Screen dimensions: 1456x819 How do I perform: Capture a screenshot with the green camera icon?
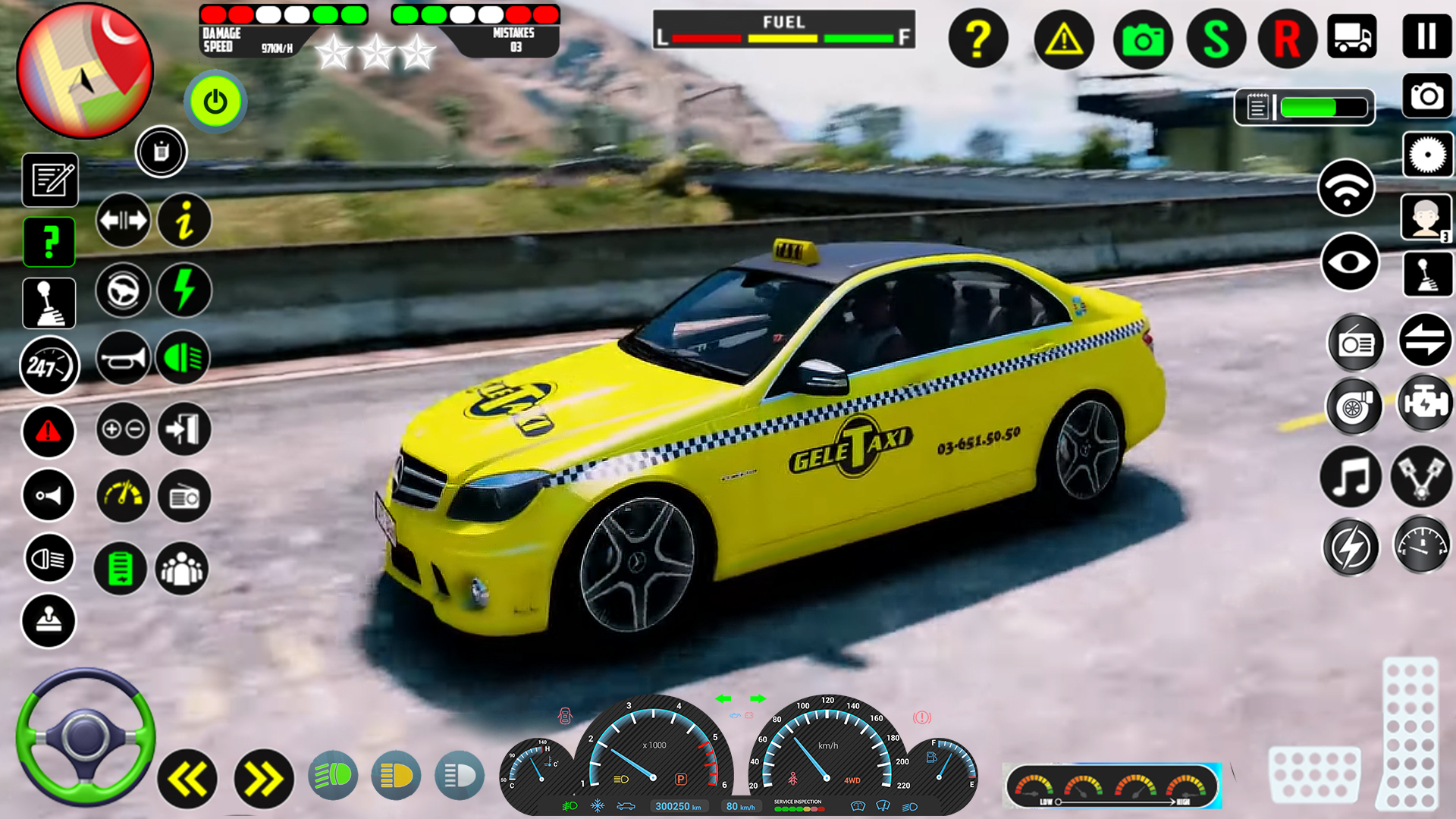pos(1142,38)
